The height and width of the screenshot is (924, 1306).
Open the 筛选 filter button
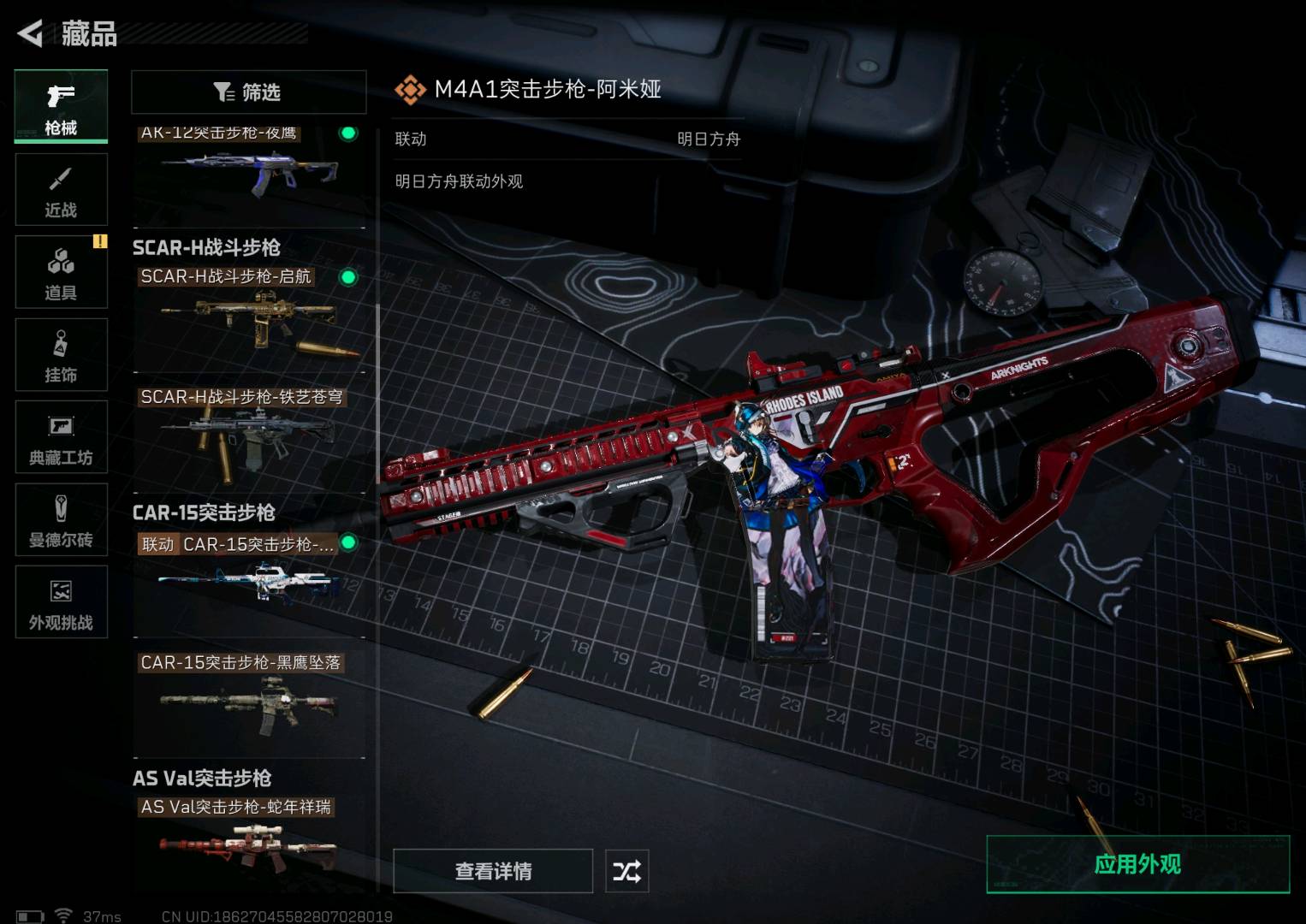tap(248, 92)
